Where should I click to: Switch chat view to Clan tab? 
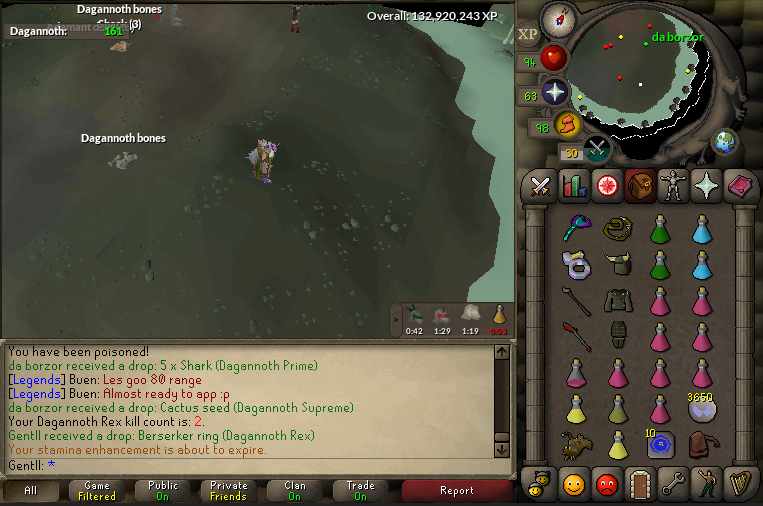(x=295, y=491)
